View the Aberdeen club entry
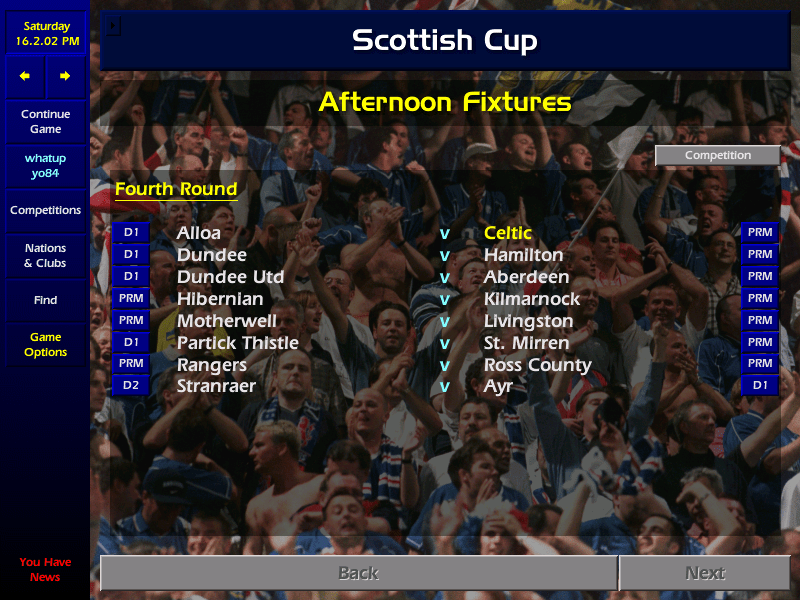 tap(526, 277)
